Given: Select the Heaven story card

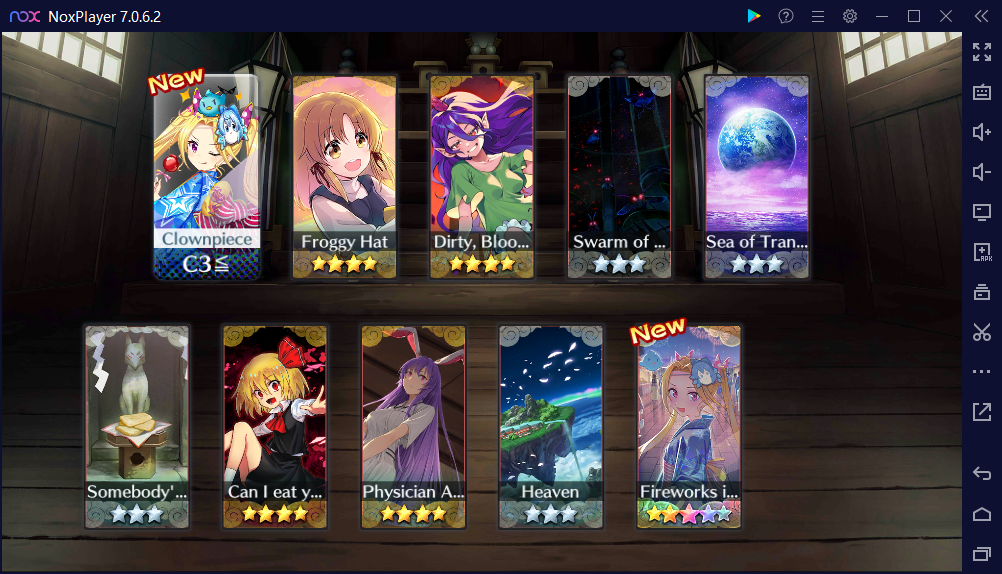Looking at the screenshot, I should (551, 426).
